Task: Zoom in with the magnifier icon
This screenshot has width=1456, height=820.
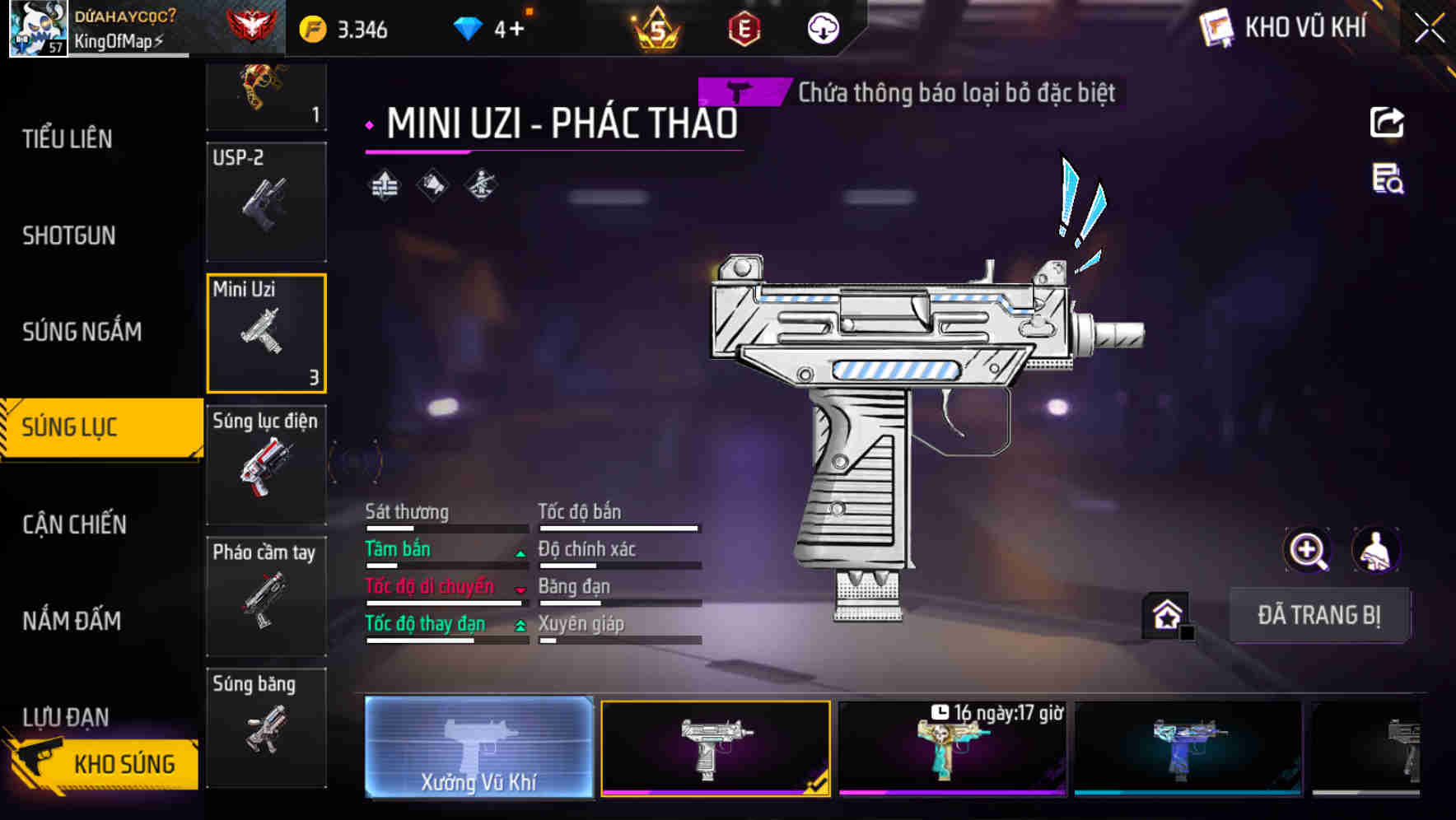Action: tap(1307, 550)
